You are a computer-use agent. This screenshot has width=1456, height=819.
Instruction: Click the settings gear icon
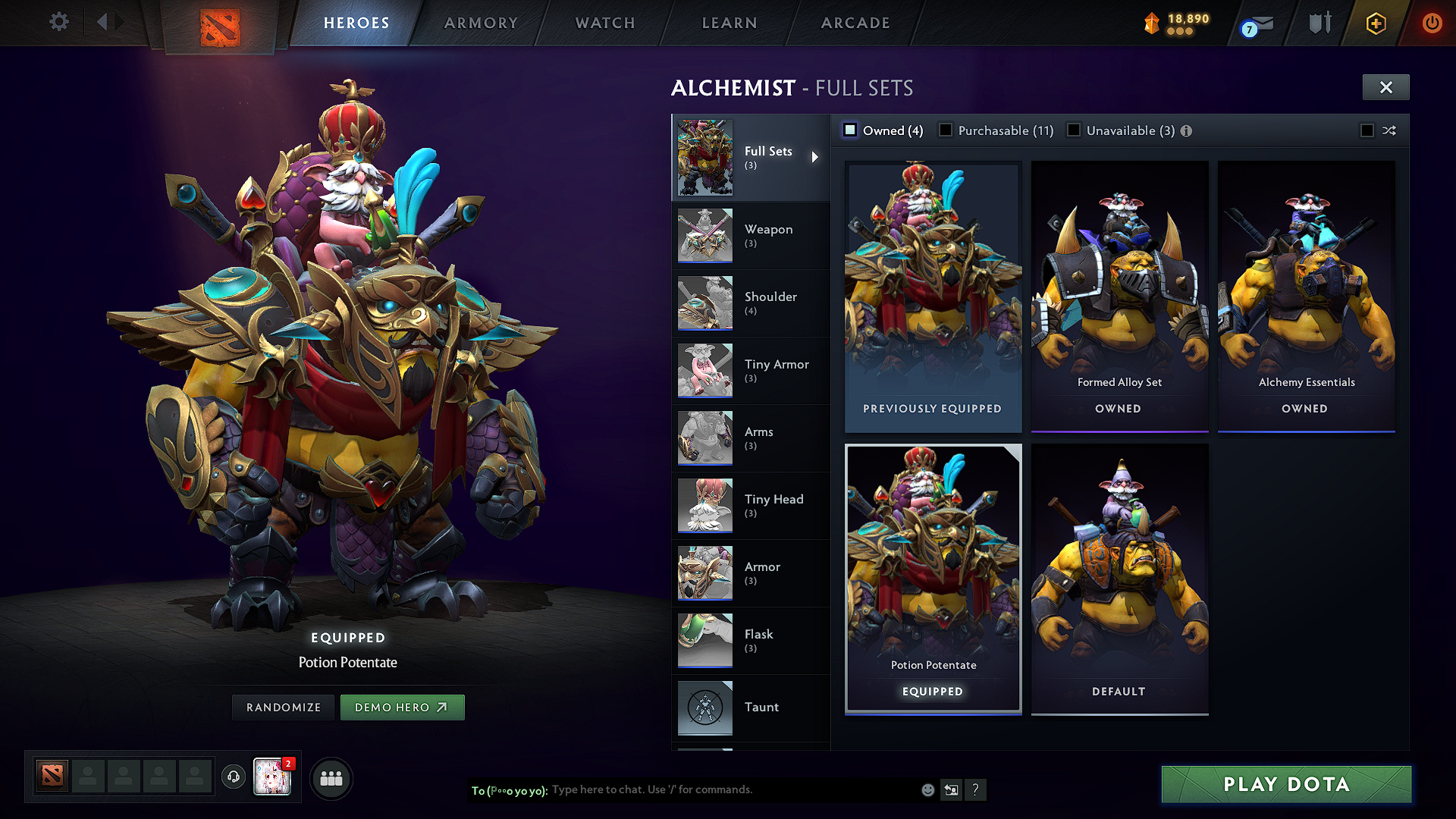coord(58,22)
